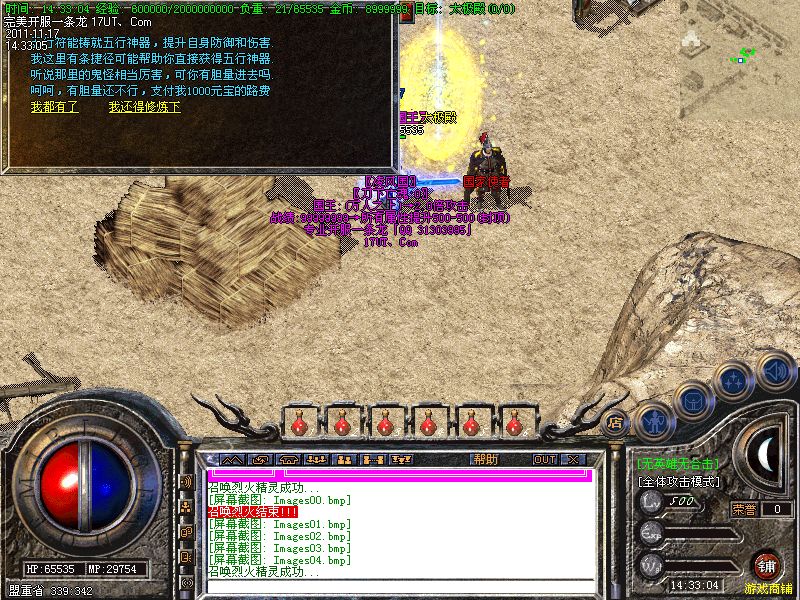
Task: Click the OUT button on chat bar
Action: point(544,459)
